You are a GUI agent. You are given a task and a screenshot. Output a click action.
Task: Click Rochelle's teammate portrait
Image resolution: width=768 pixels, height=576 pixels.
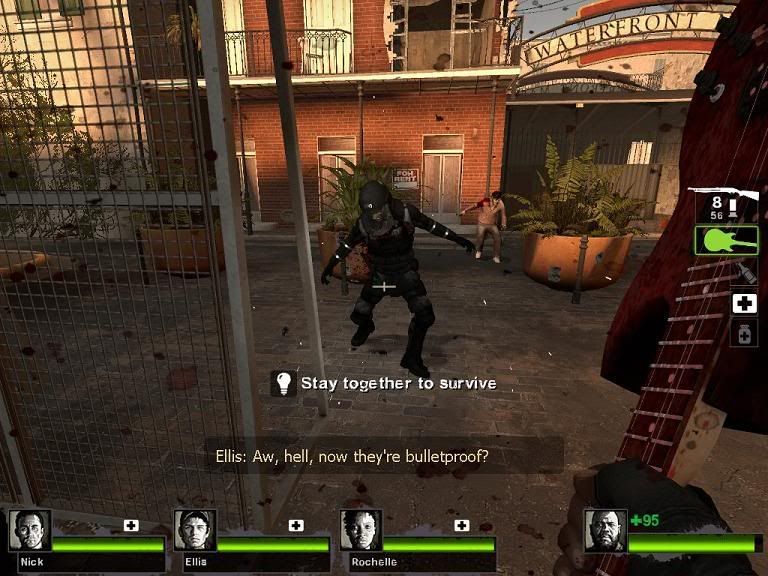click(x=360, y=530)
